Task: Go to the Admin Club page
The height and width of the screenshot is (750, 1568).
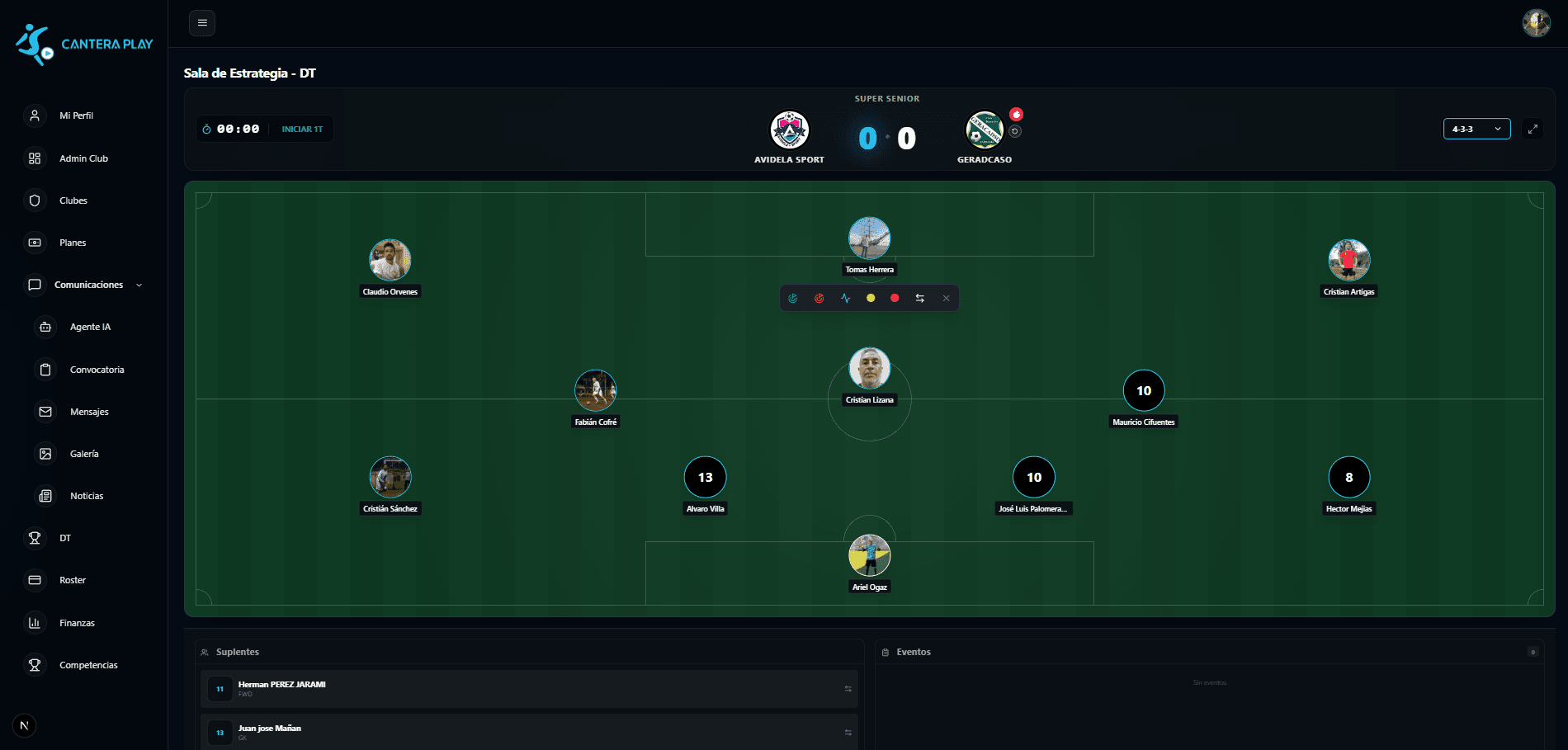Action: [83, 158]
